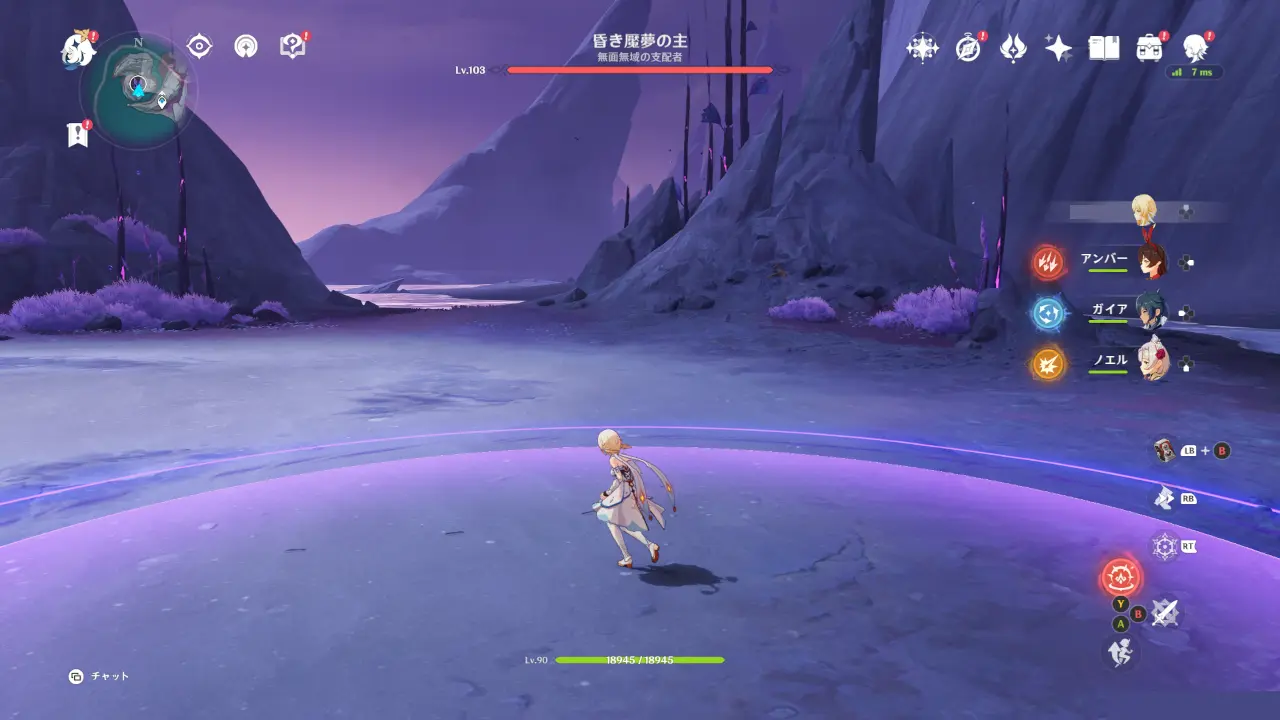Open the character head silhouette menu

(1194, 48)
